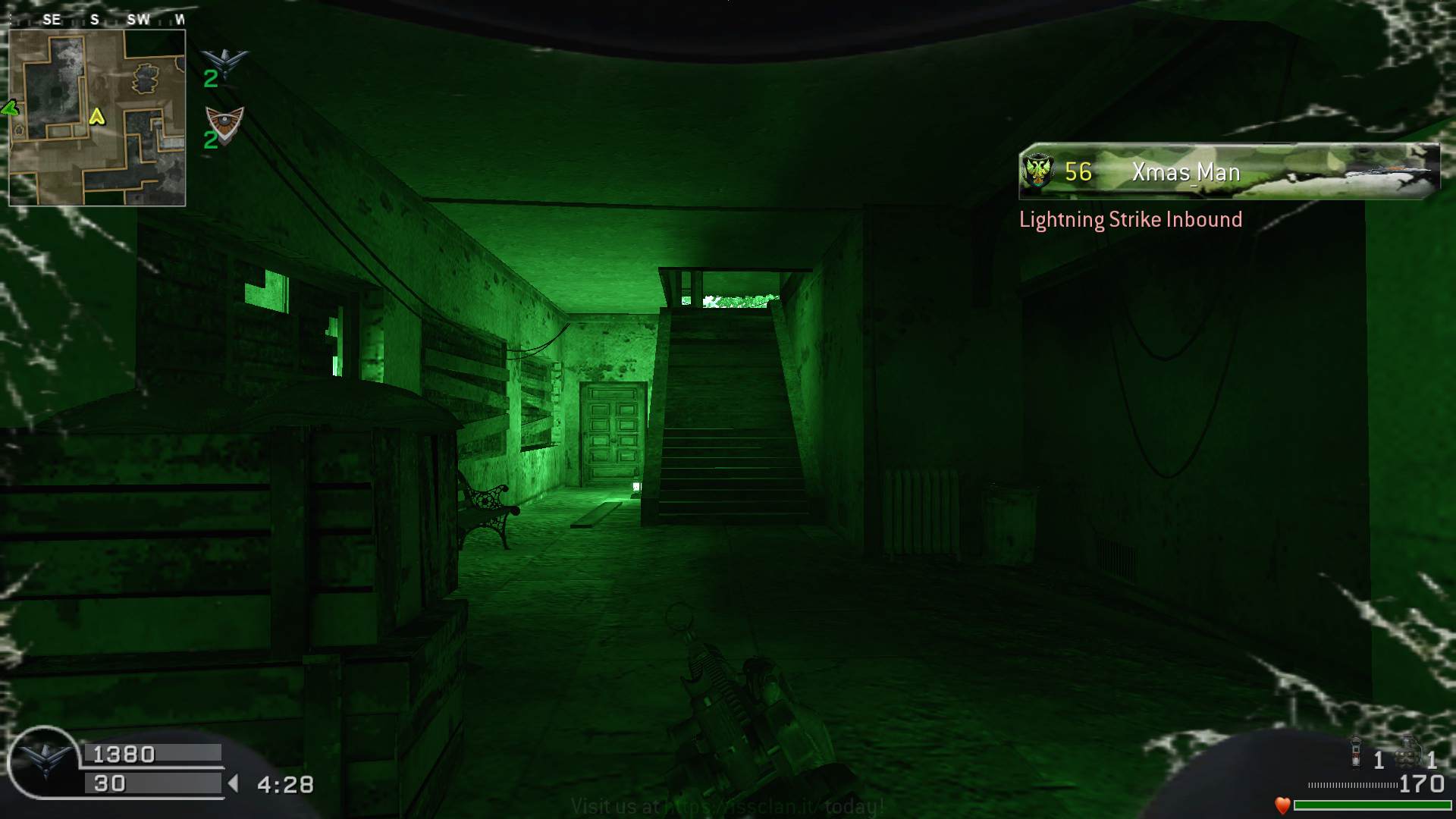Select the shield-shaped team emblem
Screen dimensions: 1456x819
coord(225,121)
